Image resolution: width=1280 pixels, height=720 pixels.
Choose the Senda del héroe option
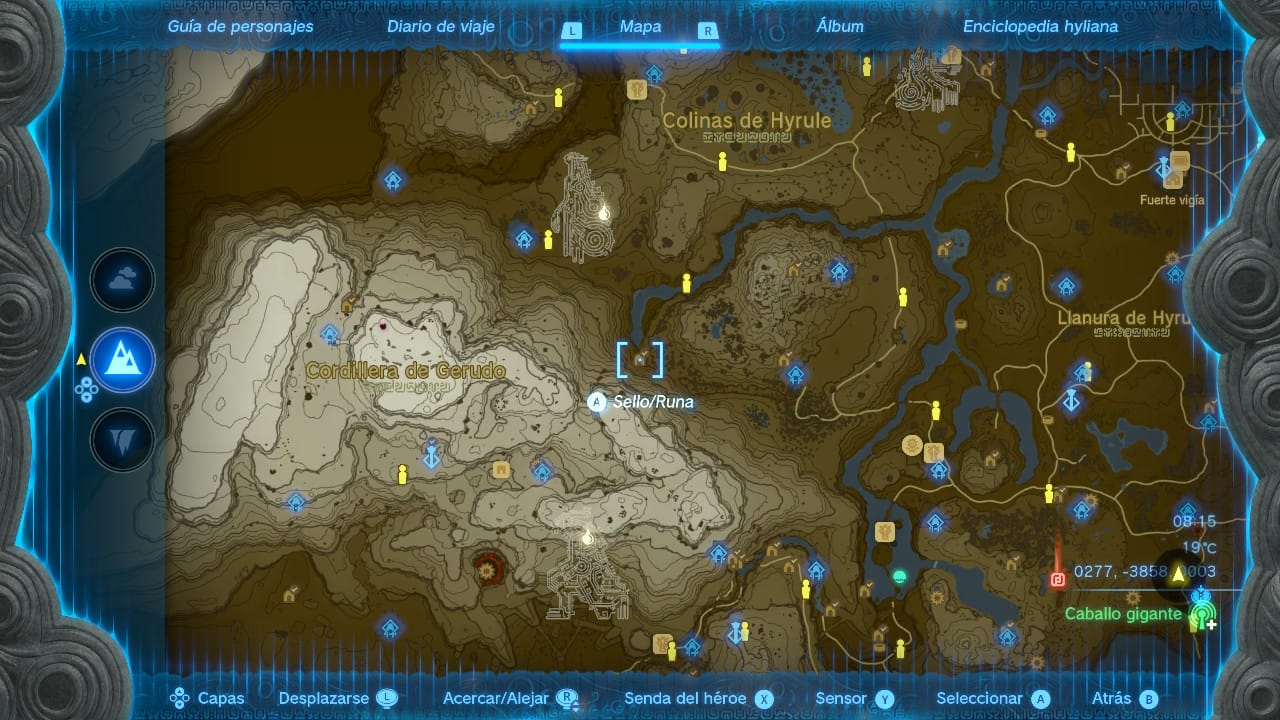(x=699, y=699)
